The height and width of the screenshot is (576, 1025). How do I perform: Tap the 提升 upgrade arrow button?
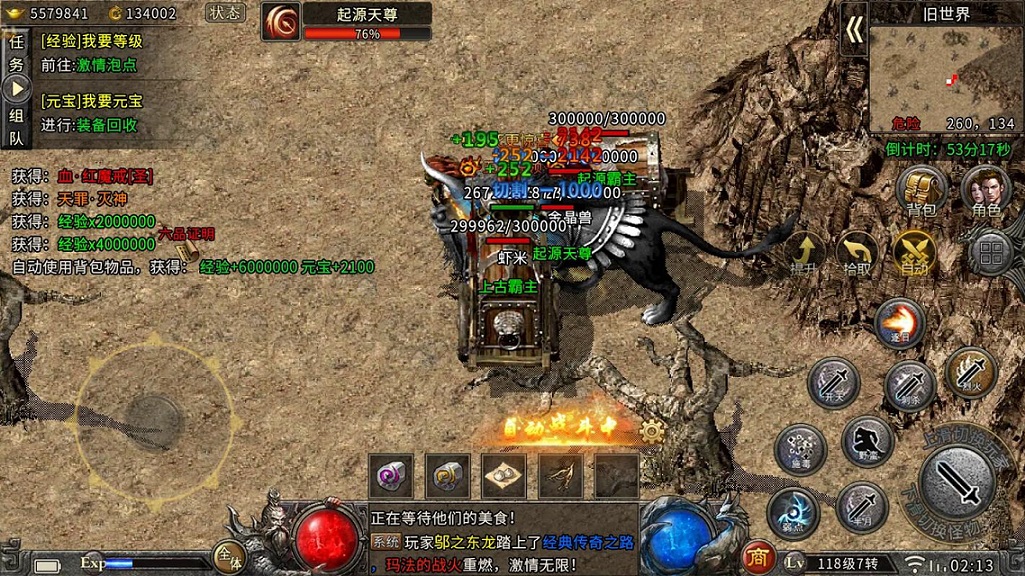click(803, 253)
